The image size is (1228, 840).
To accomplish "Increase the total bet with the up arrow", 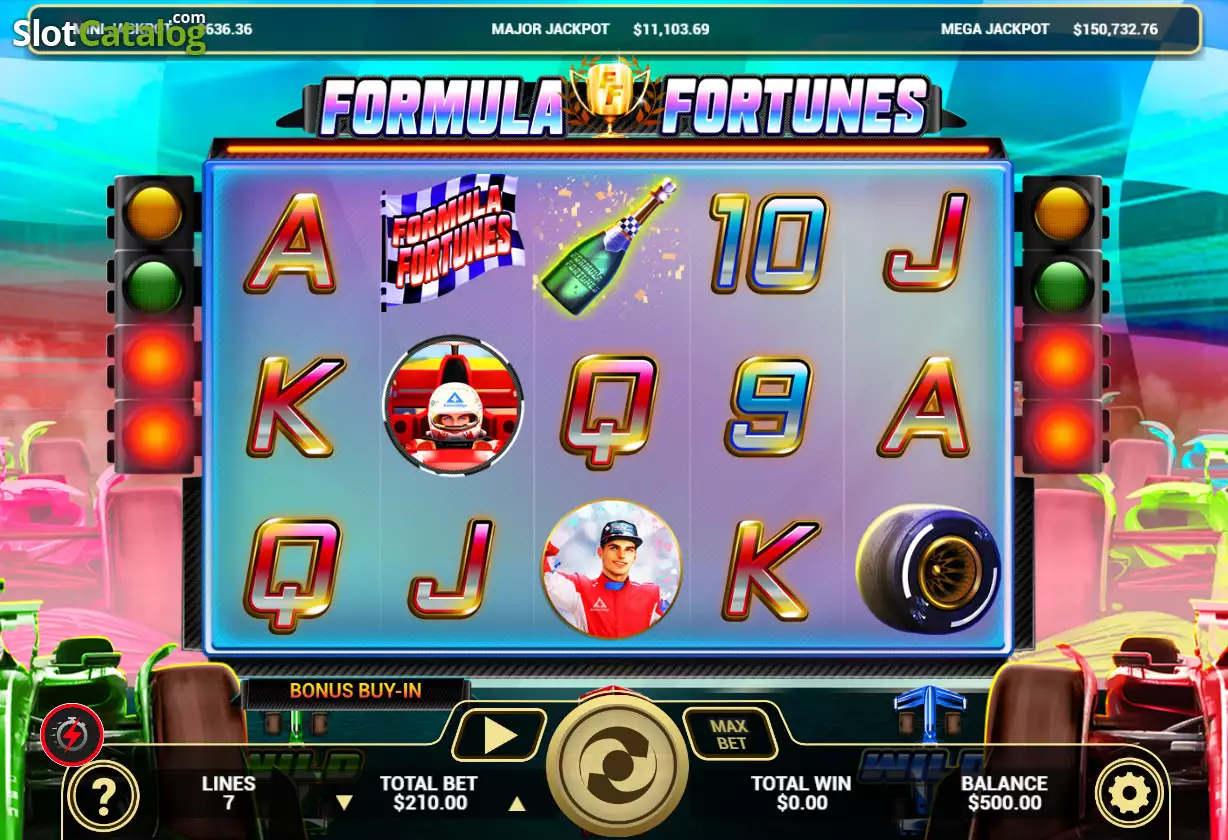I will [x=517, y=802].
